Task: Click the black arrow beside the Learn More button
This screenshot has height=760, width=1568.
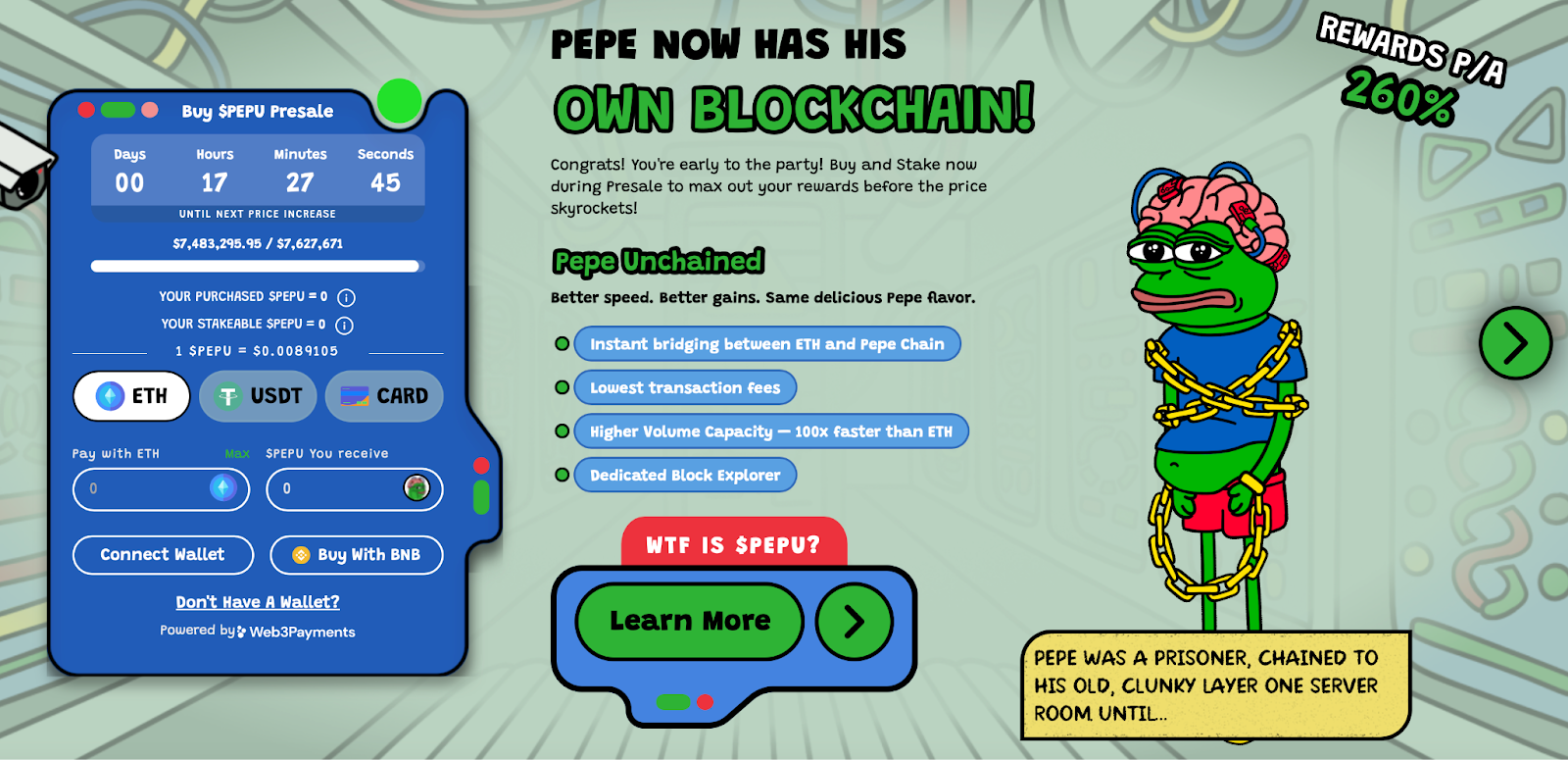Action: pyautogui.click(x=853, y=621)
